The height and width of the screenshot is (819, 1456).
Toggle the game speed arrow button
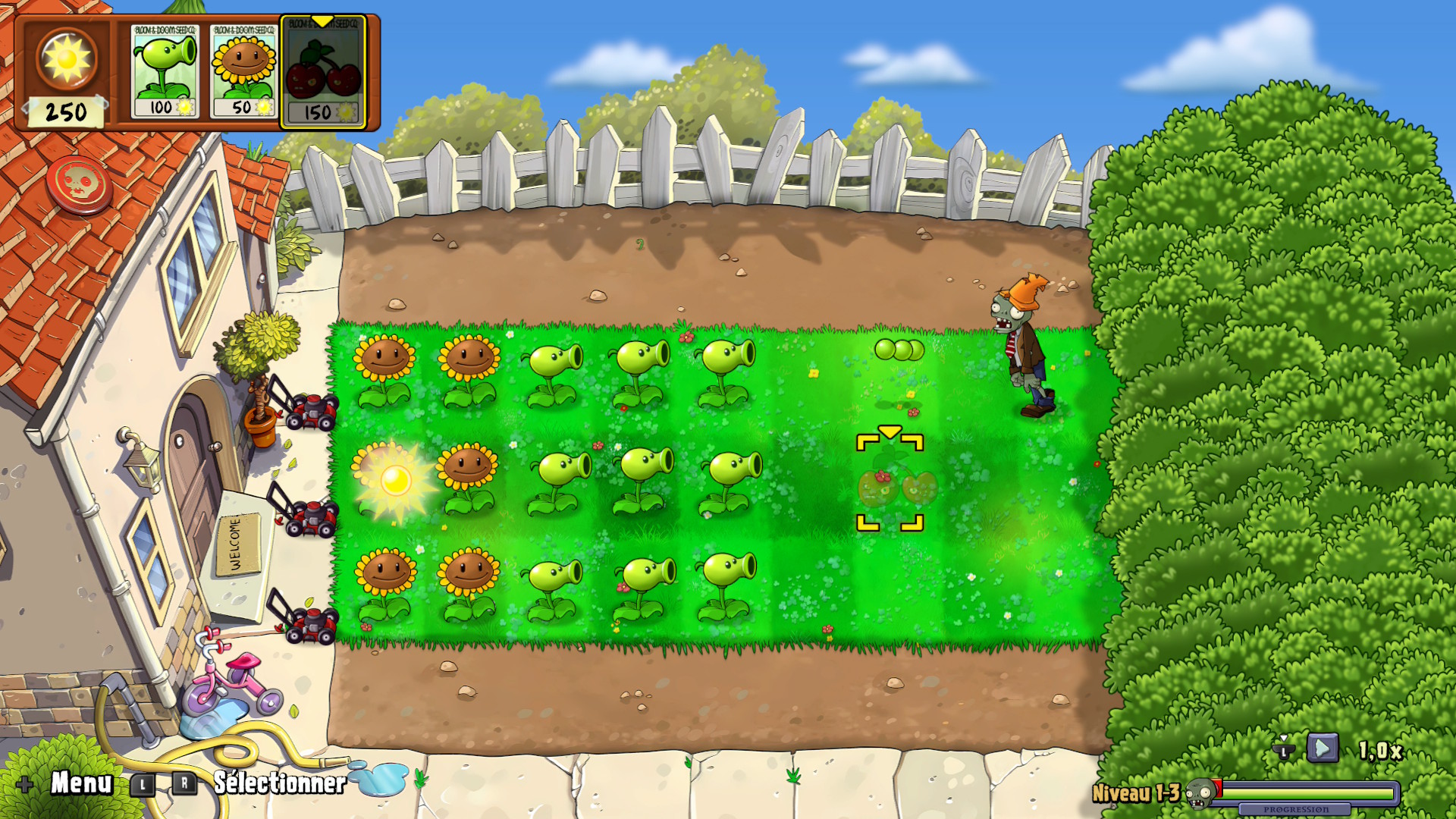tap(1322, 749)
